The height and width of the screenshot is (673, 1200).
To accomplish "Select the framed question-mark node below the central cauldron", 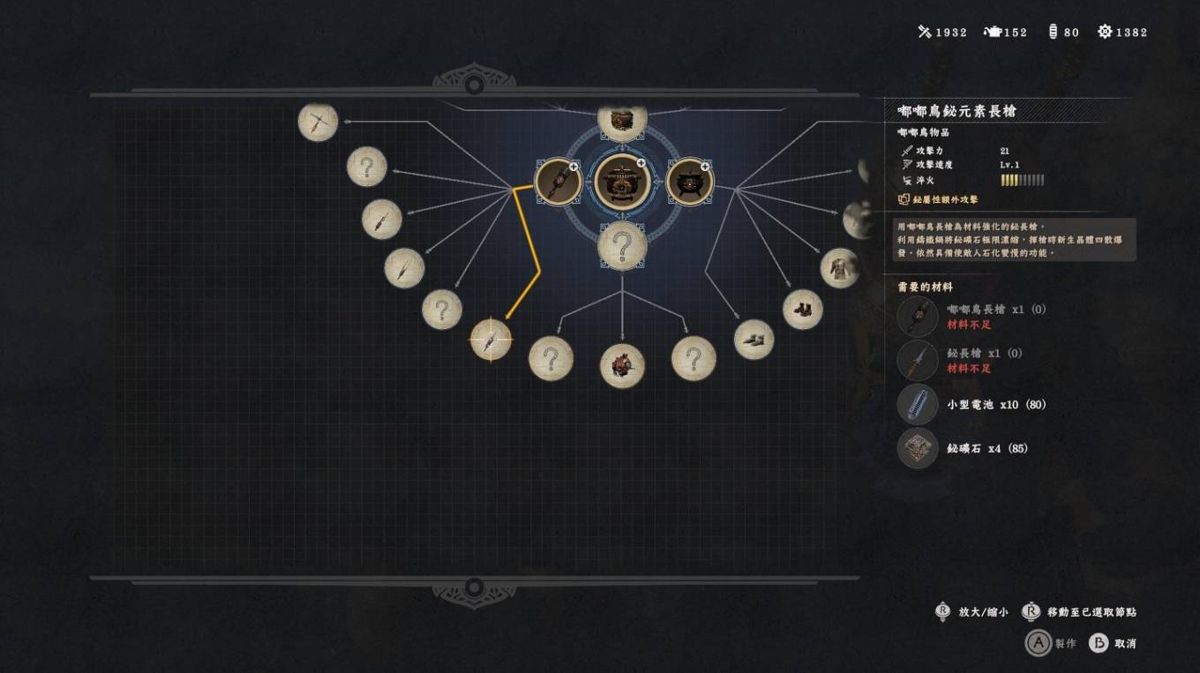I will point(622,245).
